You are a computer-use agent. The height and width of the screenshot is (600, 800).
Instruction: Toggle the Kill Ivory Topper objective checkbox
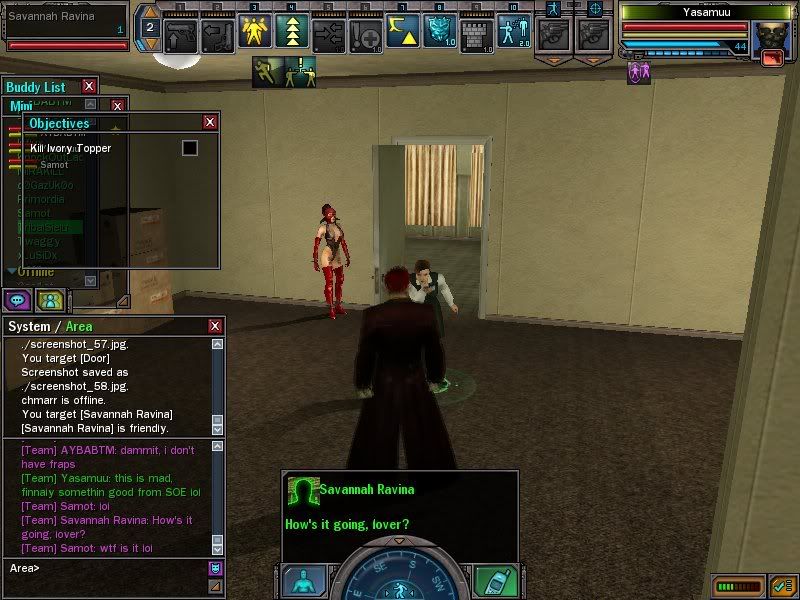(189, 148)
